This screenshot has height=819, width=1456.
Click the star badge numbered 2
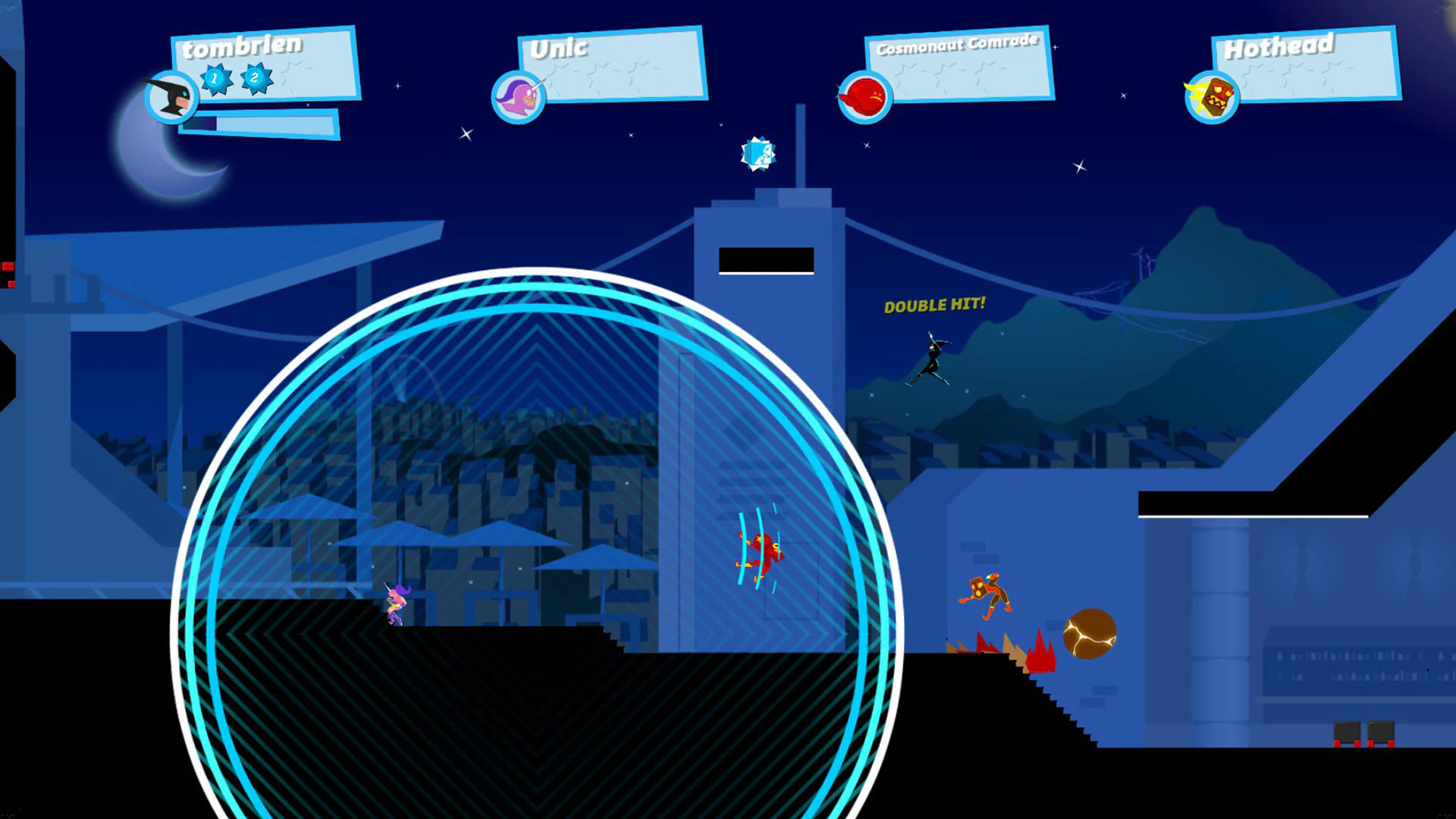click(255, 78)
